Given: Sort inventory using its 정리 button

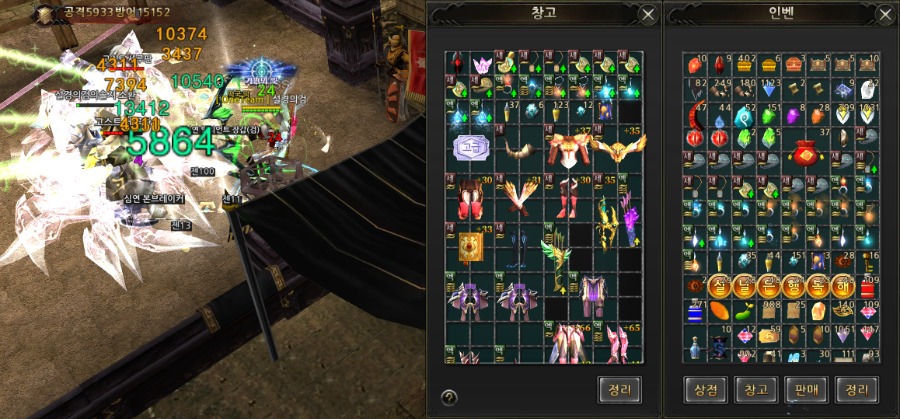Looking at the screenshot, I should (856, 388).
